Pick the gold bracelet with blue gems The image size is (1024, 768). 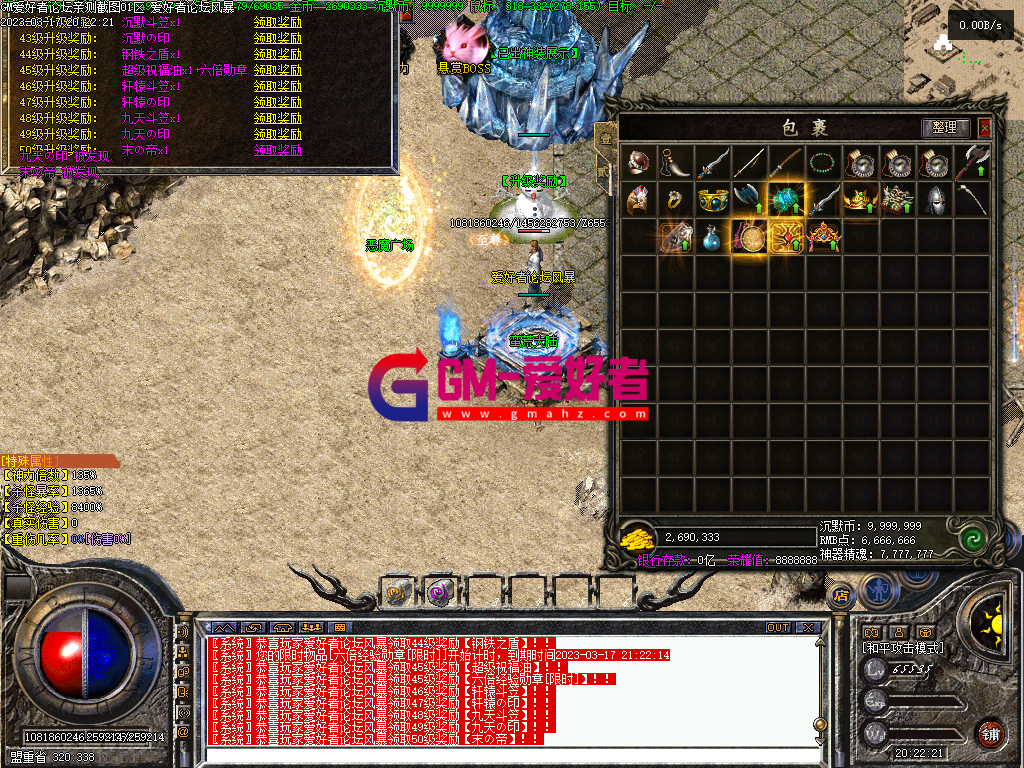(712, 199)
